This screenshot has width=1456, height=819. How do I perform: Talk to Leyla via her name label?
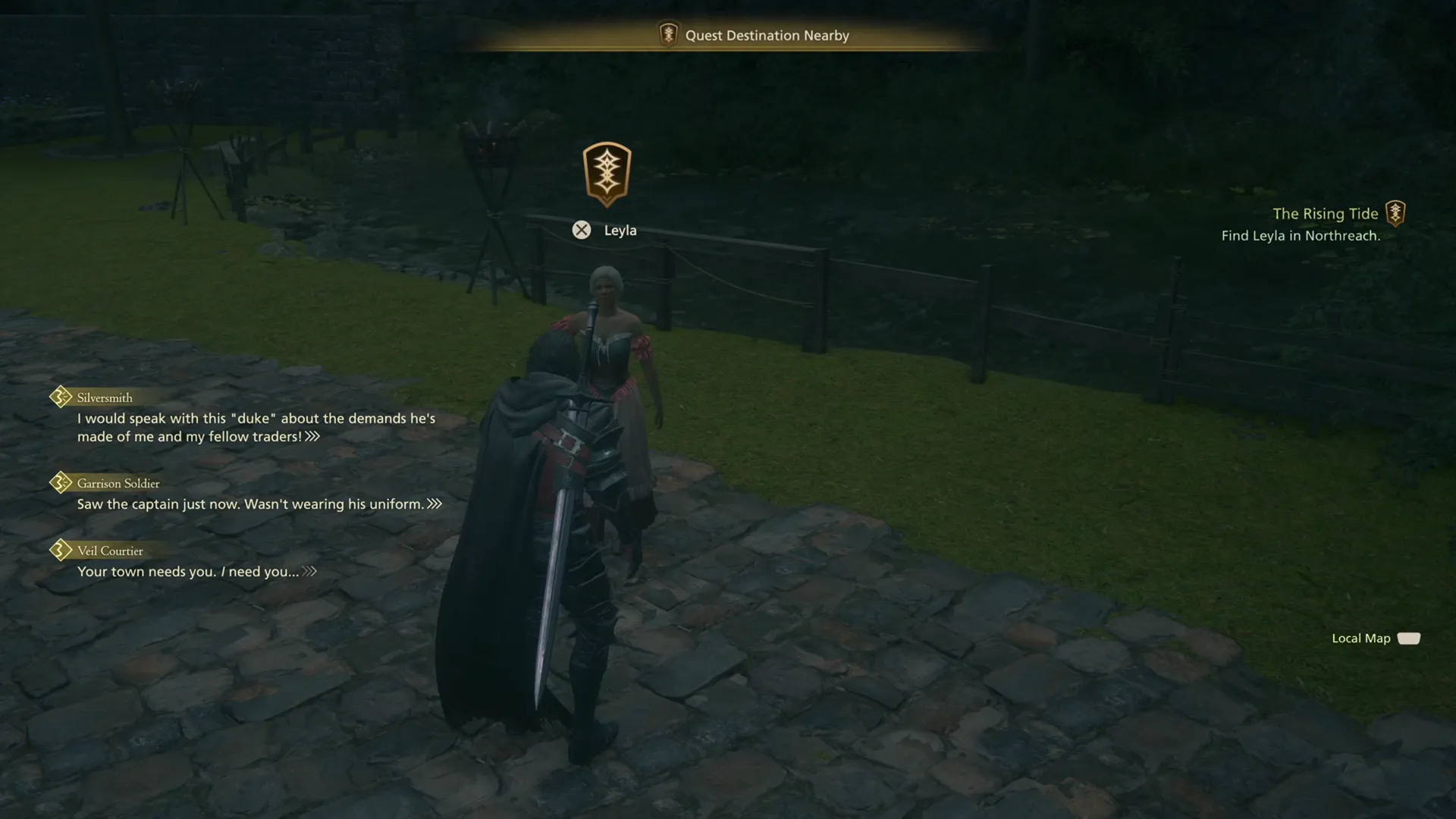(x=620, y=230)
